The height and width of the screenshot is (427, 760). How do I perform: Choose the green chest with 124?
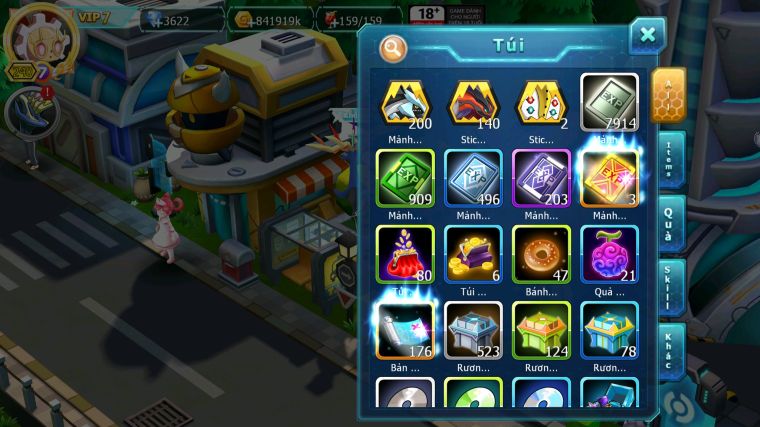(541, 329)
